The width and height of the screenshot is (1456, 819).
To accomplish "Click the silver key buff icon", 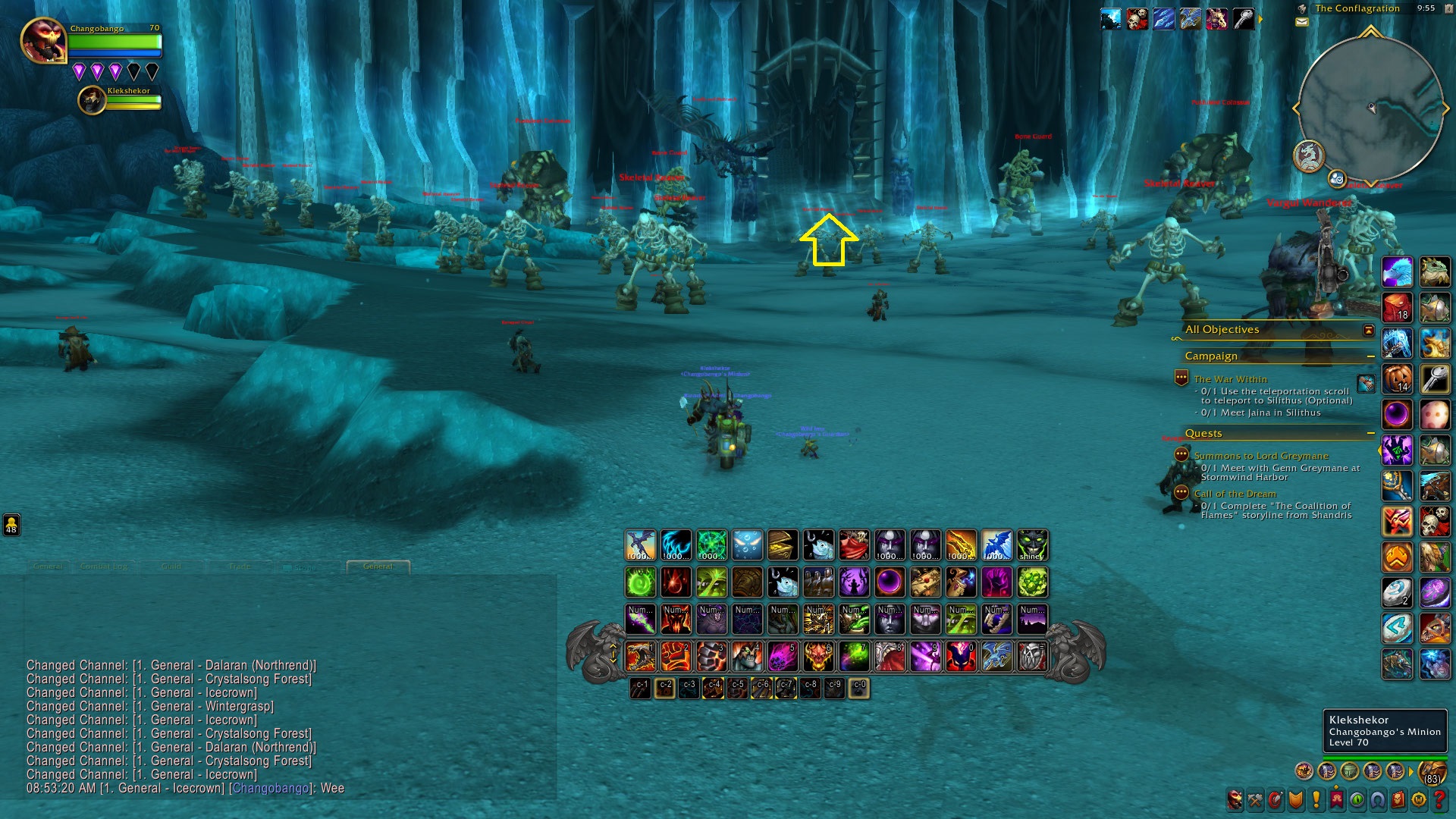I will 1243,19.
